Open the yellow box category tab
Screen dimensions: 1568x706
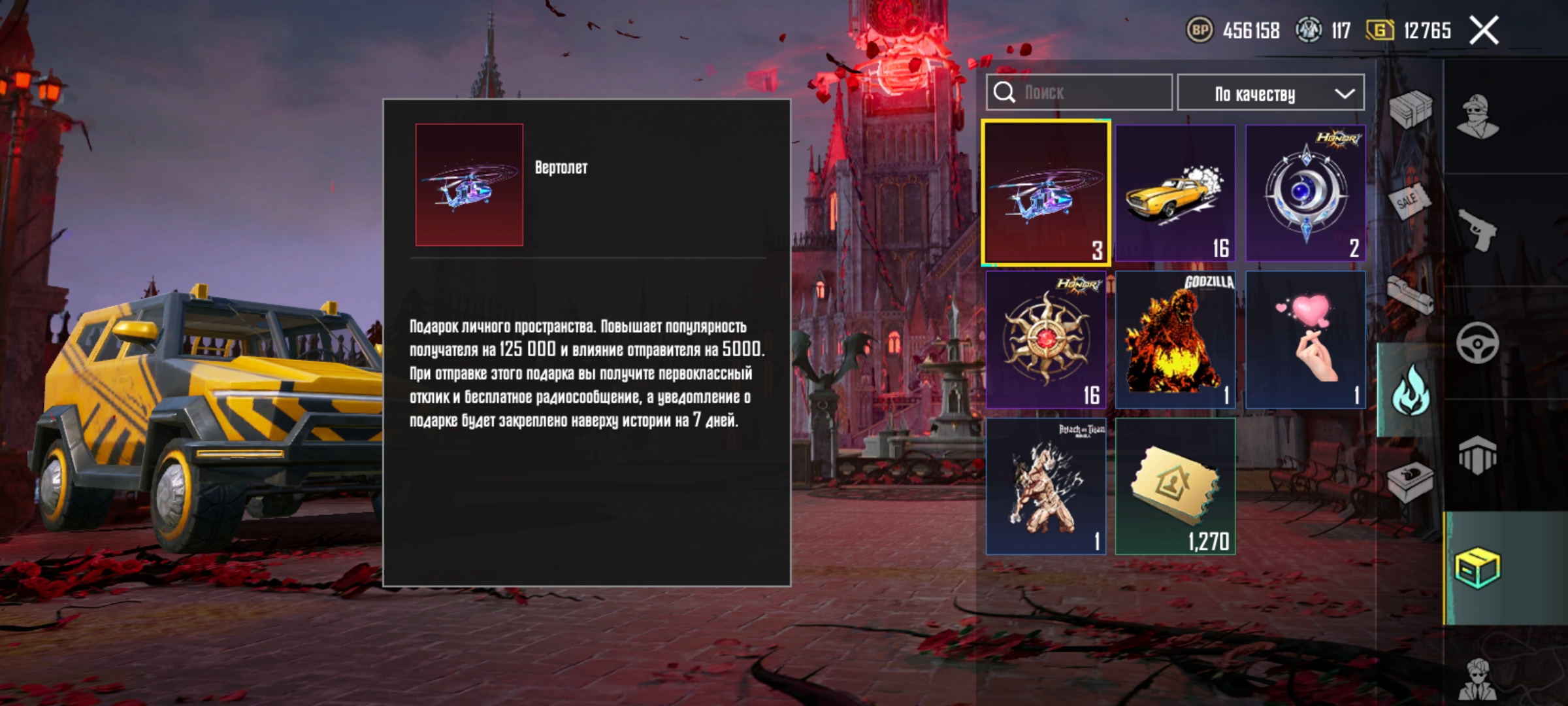tap(1478, 567)
